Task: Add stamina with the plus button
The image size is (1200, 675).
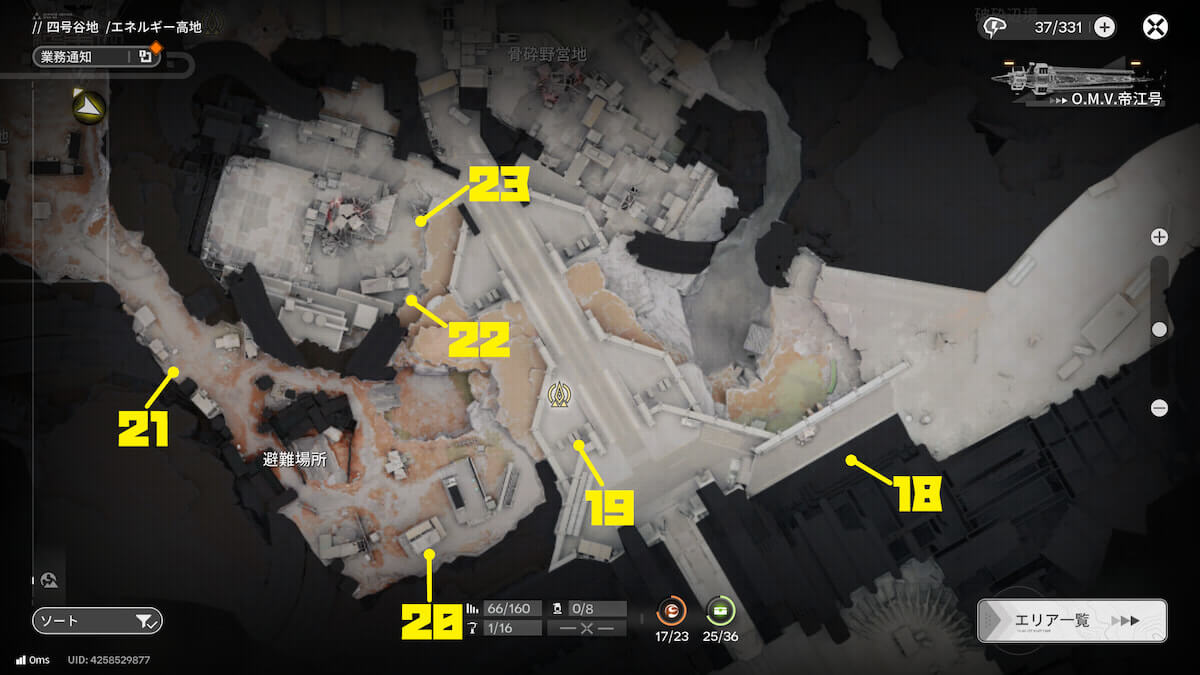Action: point(1104,27)
